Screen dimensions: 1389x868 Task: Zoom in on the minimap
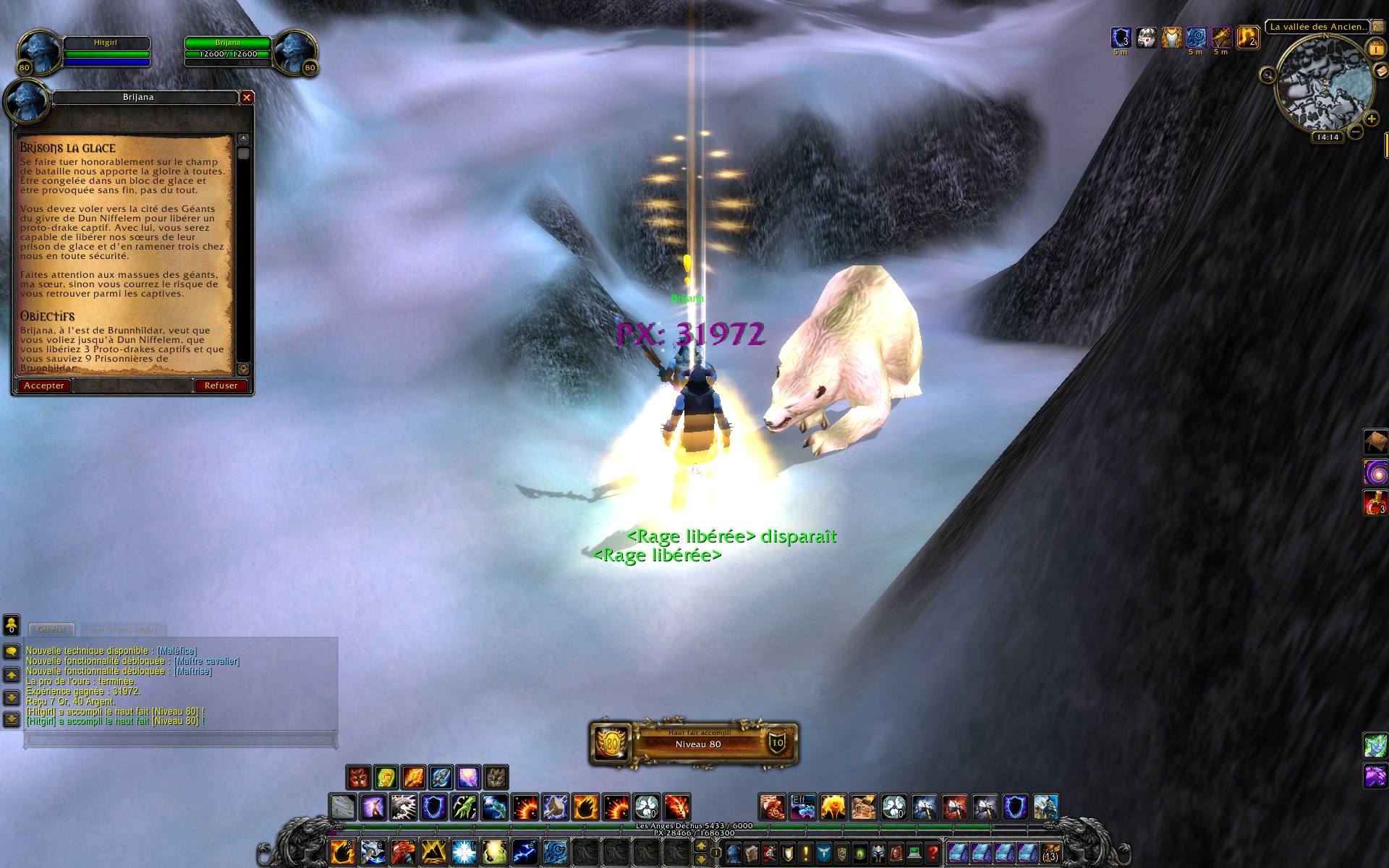pos(1371,119)
